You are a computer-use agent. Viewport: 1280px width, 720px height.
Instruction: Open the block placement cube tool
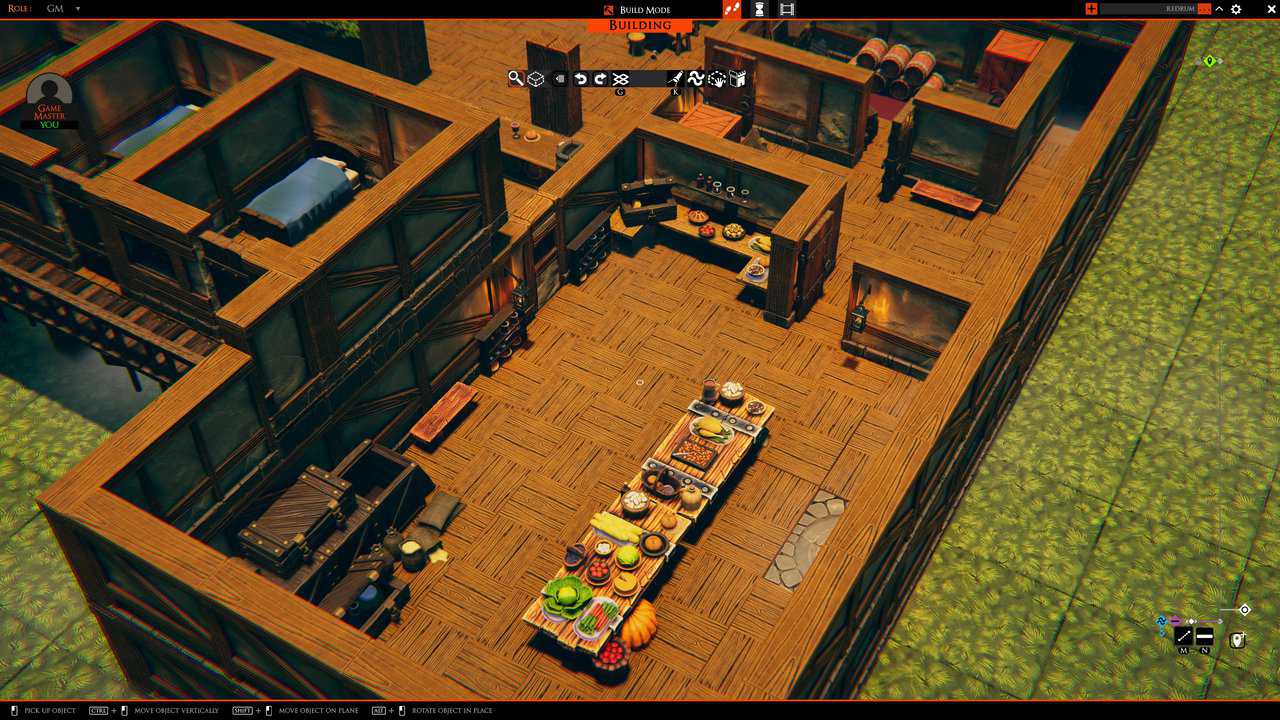coord(535,78)
